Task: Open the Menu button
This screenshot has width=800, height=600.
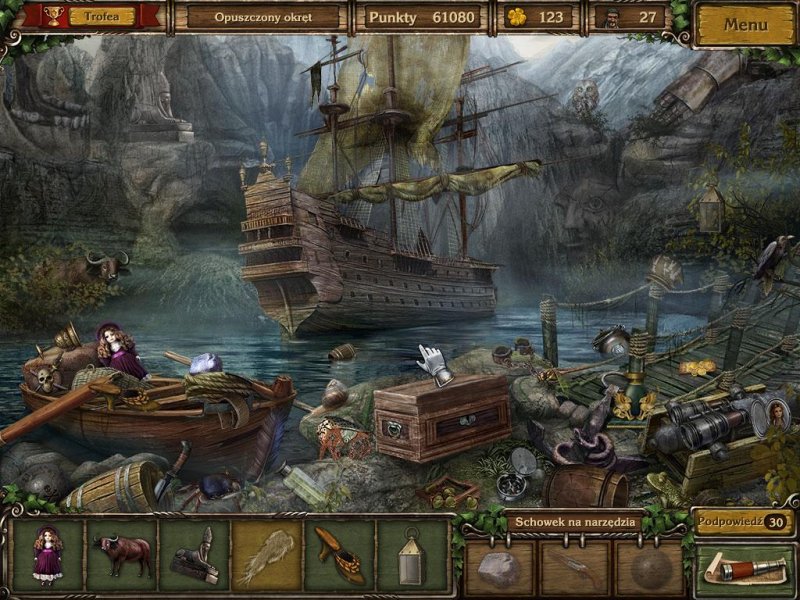Action: click(x=746, y=23)
